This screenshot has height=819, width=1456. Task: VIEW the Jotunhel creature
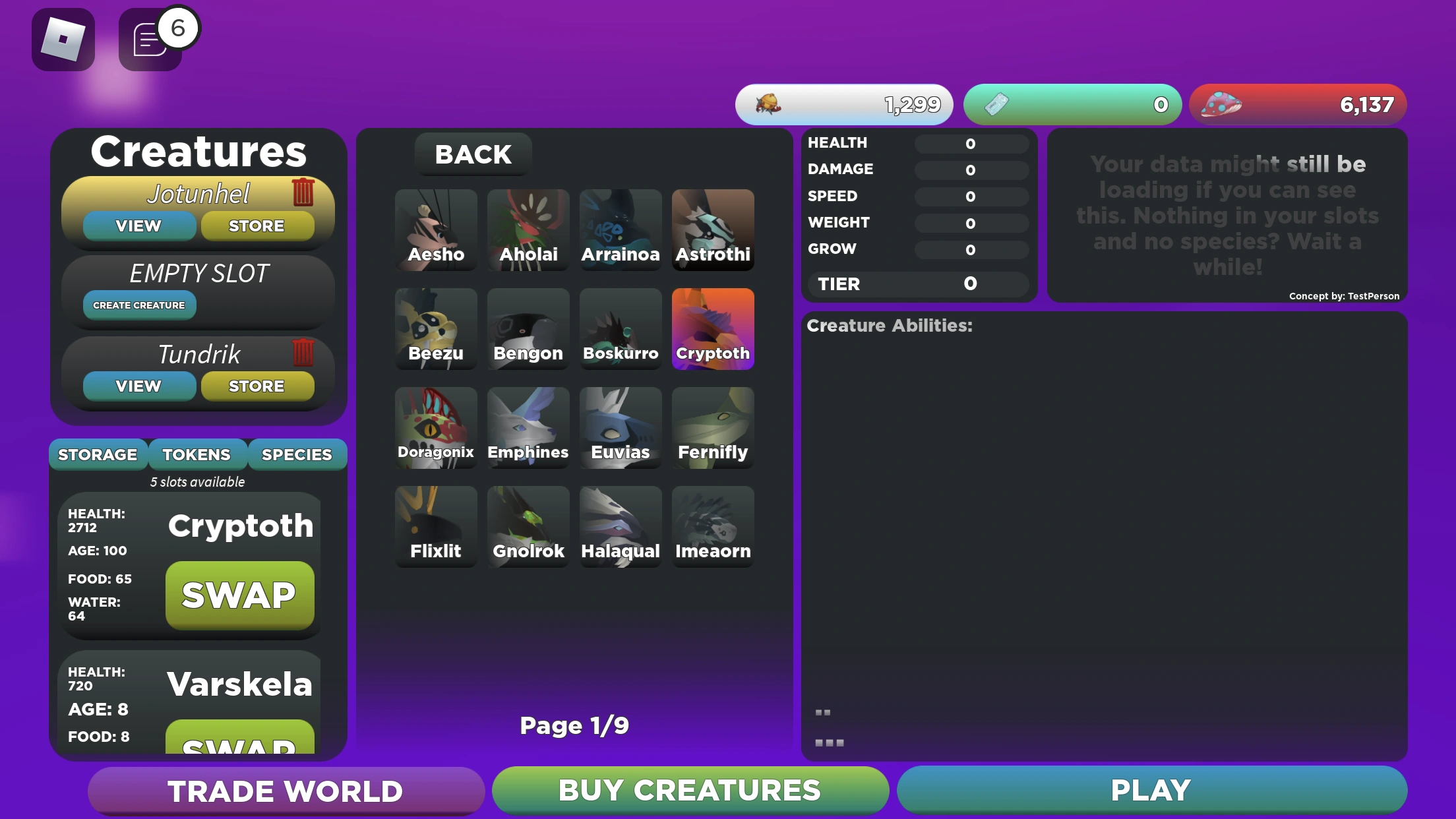pyautogui.click(x=138, y=226)
